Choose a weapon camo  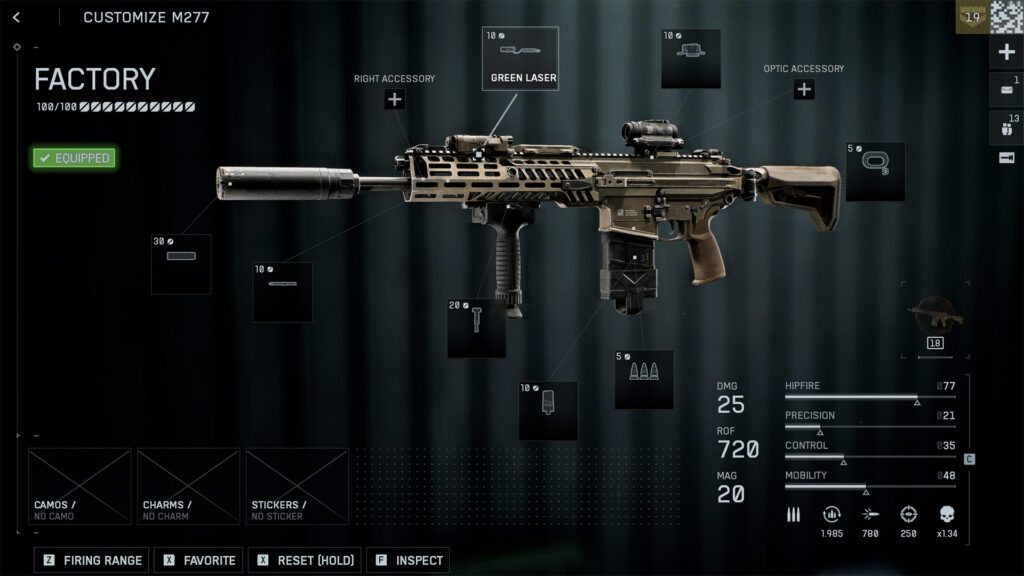point(79,486)
